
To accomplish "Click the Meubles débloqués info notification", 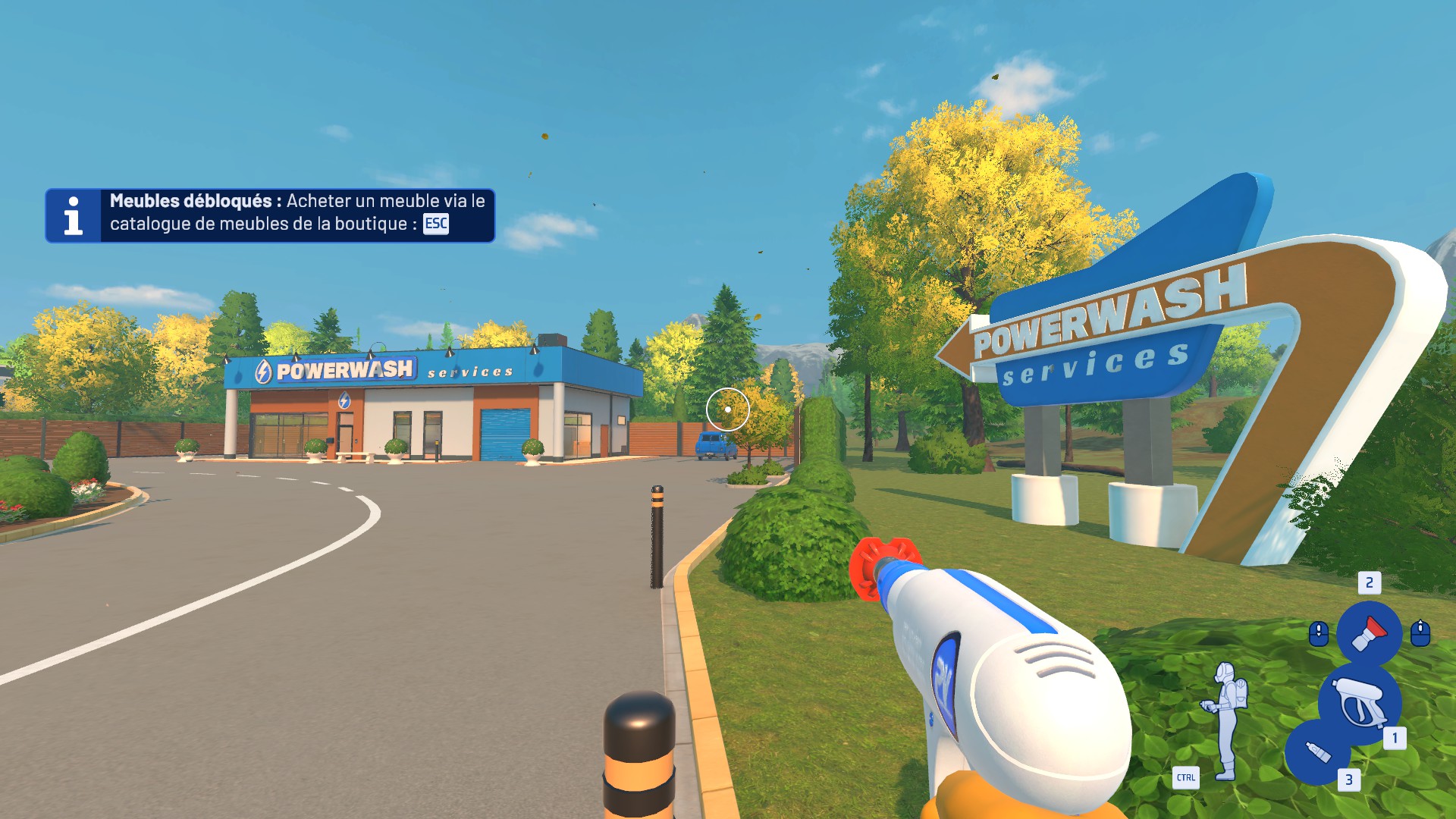I will point(270,215).
